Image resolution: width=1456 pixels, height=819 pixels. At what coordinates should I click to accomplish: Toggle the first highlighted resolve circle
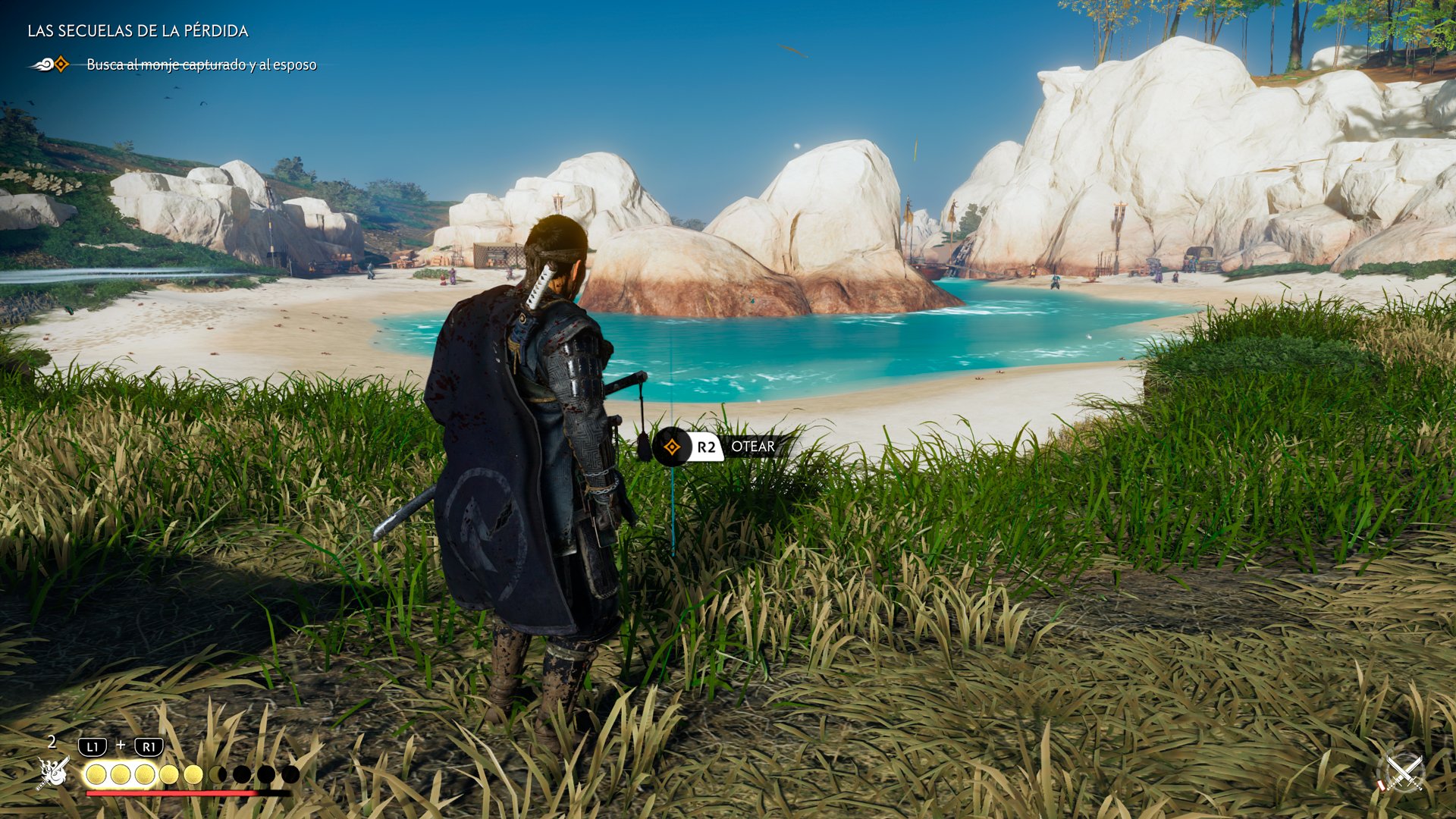97,773
